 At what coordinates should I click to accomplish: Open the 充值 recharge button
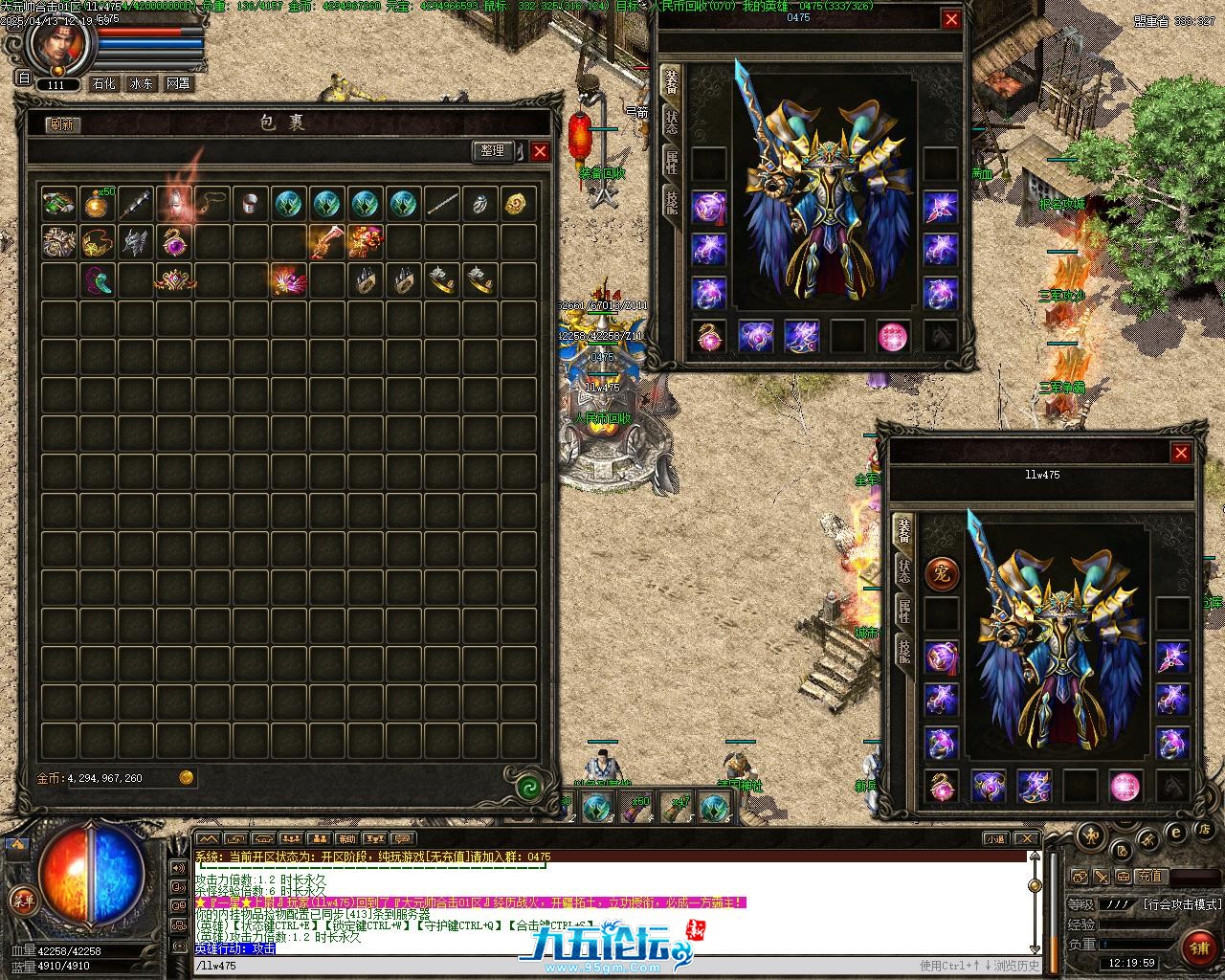click(x=1150, y=876)
